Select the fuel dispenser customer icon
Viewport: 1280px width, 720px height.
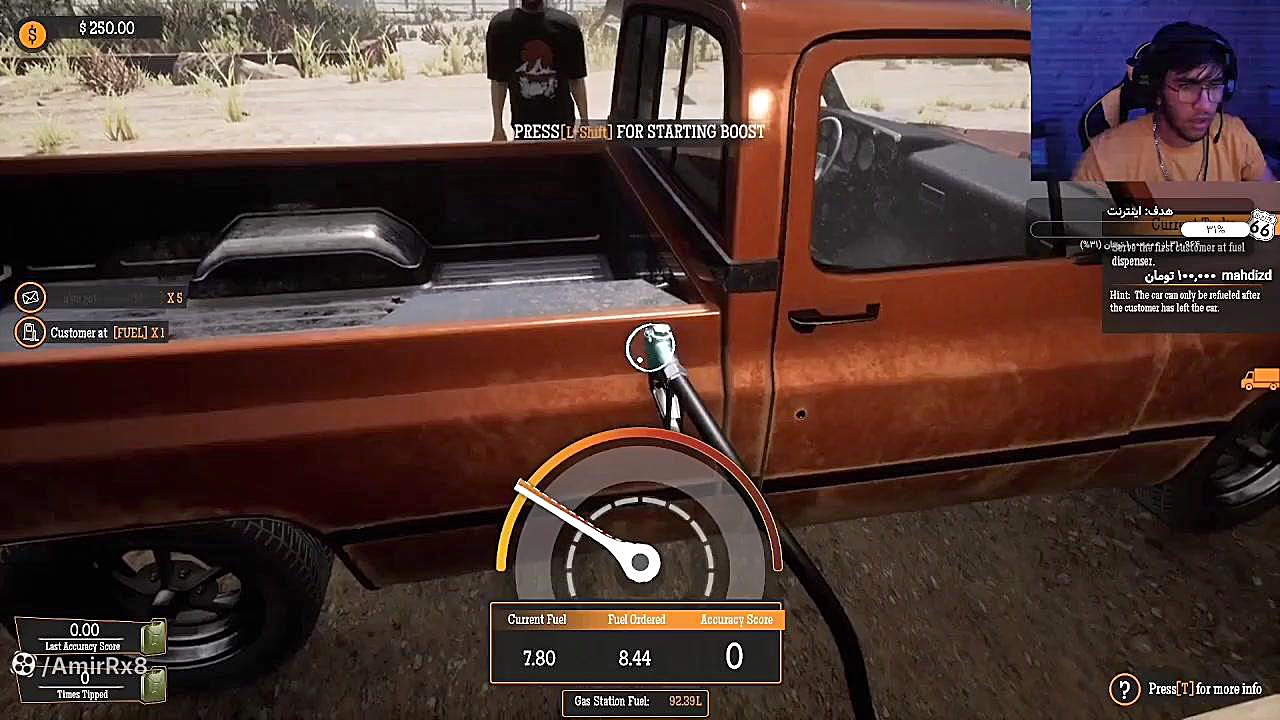(x=30, y=332)
